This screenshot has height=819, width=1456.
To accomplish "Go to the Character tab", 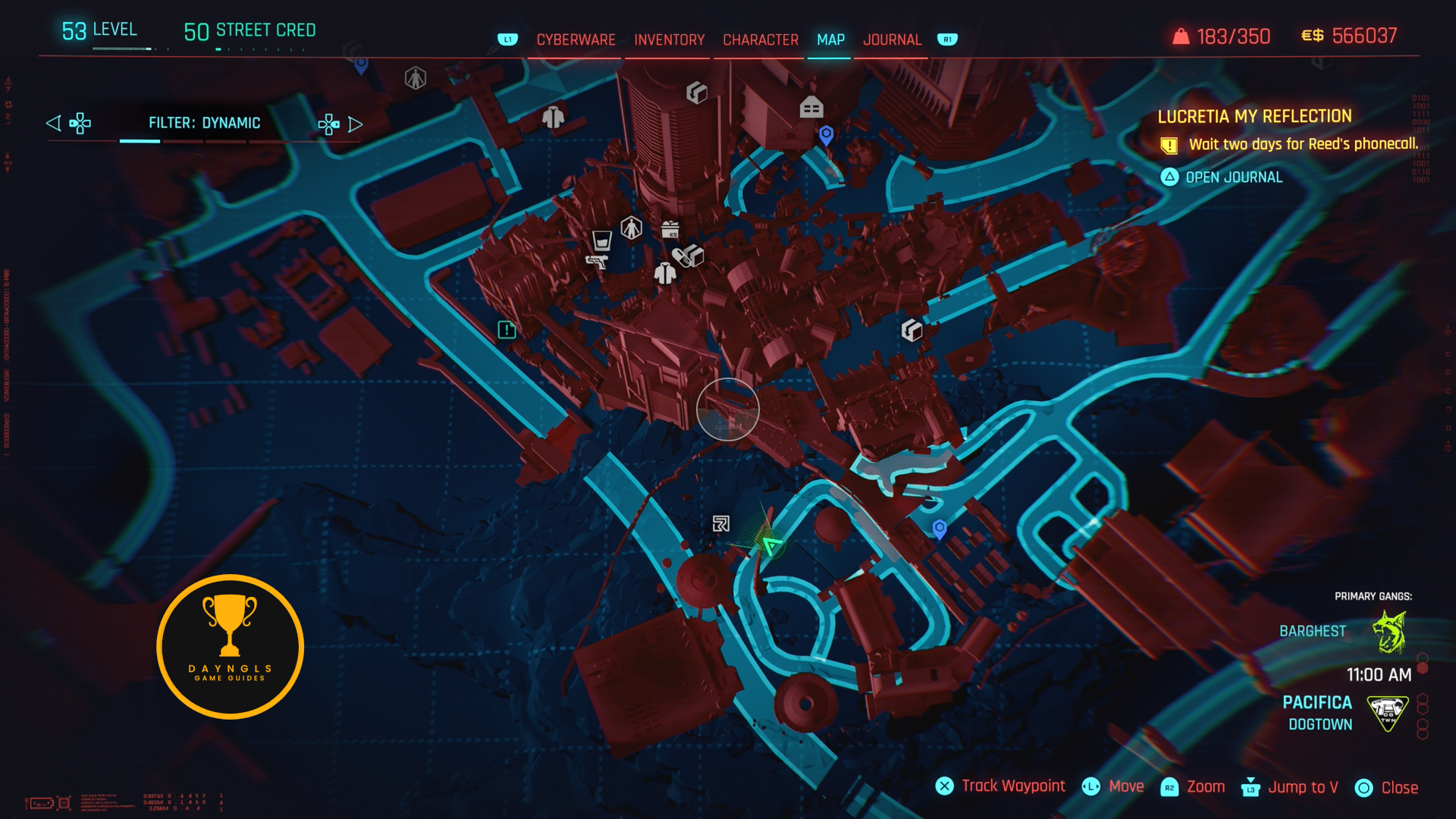I will coord(760,39).
